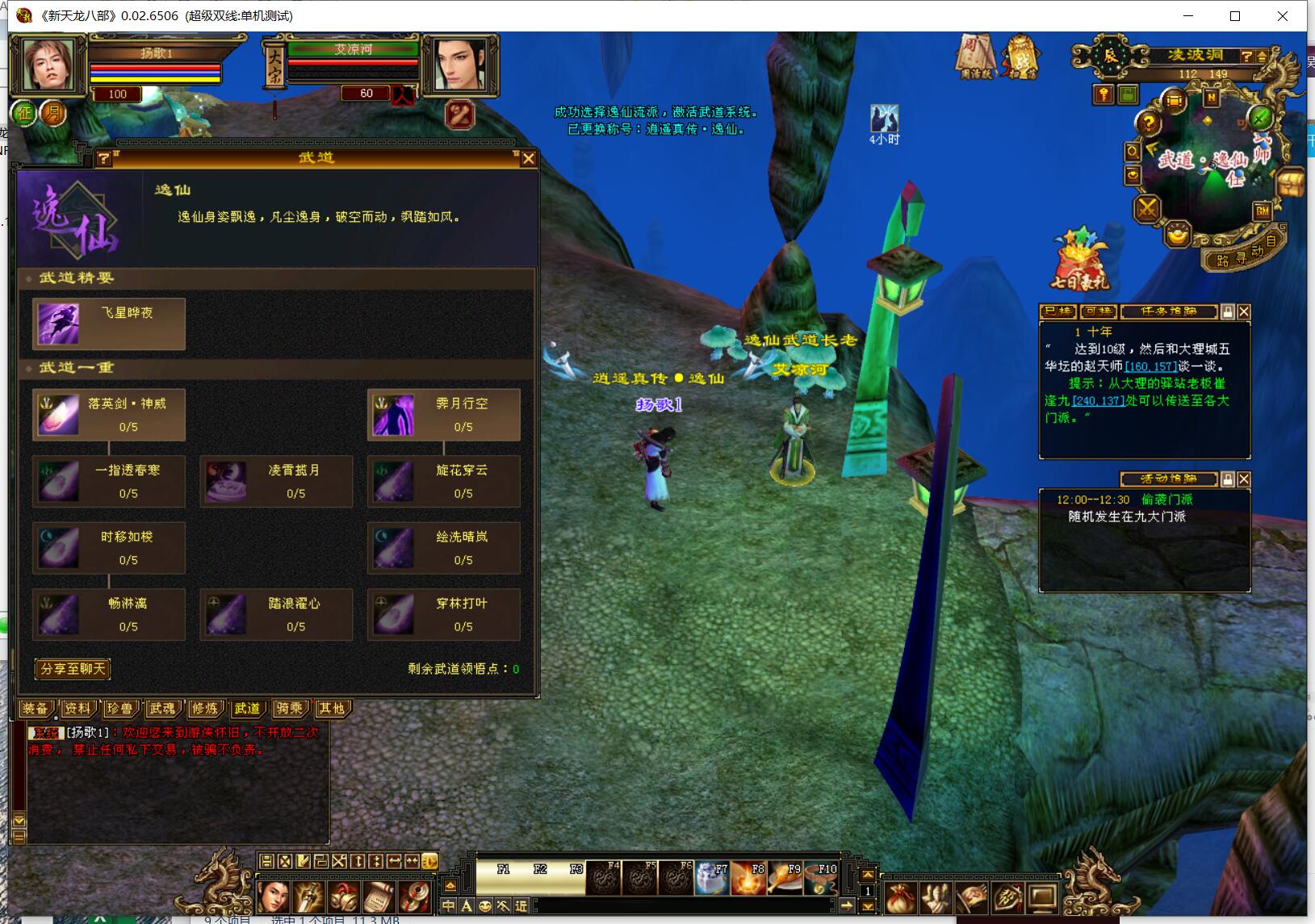Screen dimensions: 1315x924
Task: Select the 踏浪濯心 skill node
Action: (x=276, y=615)
